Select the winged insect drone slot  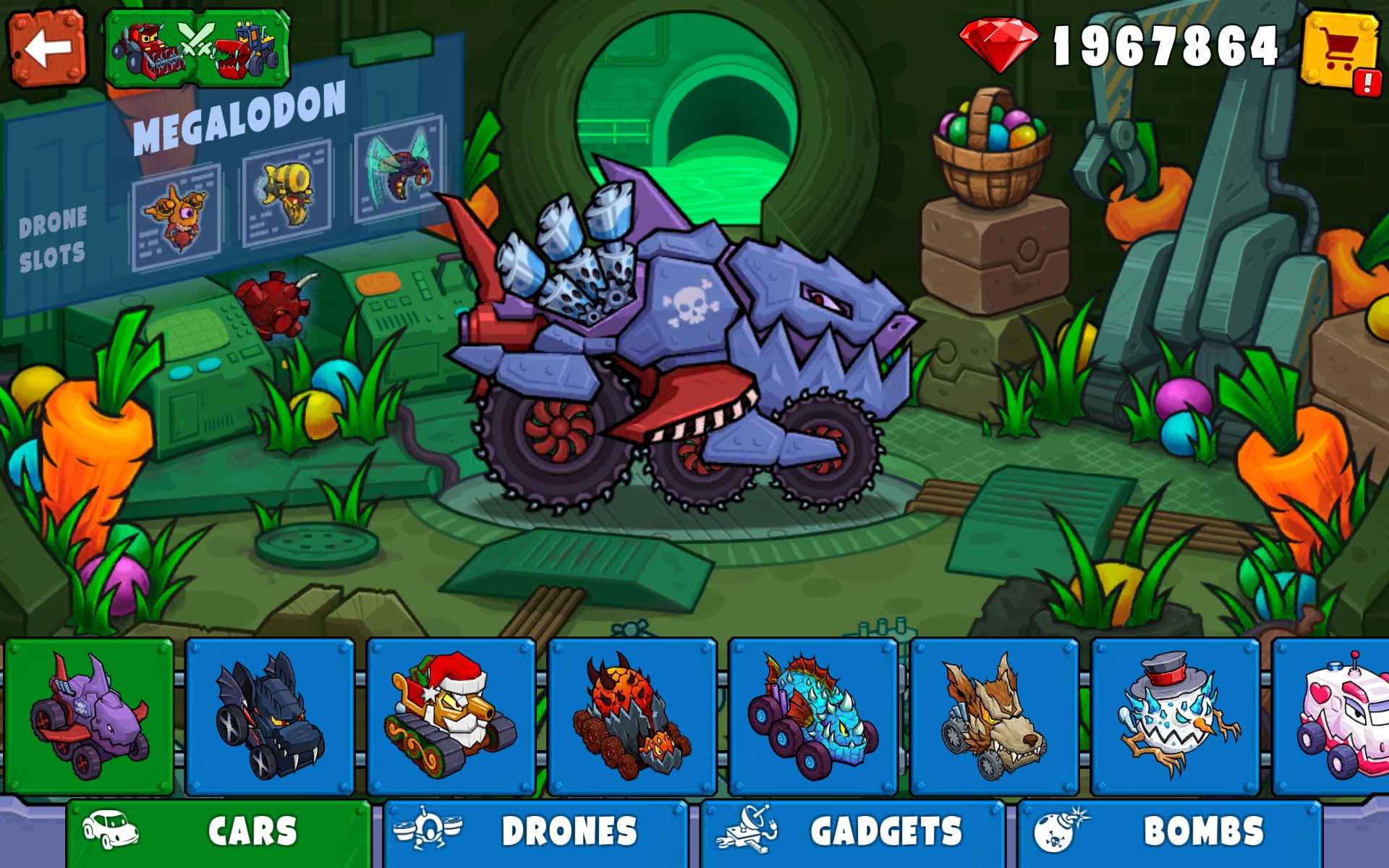399,168
